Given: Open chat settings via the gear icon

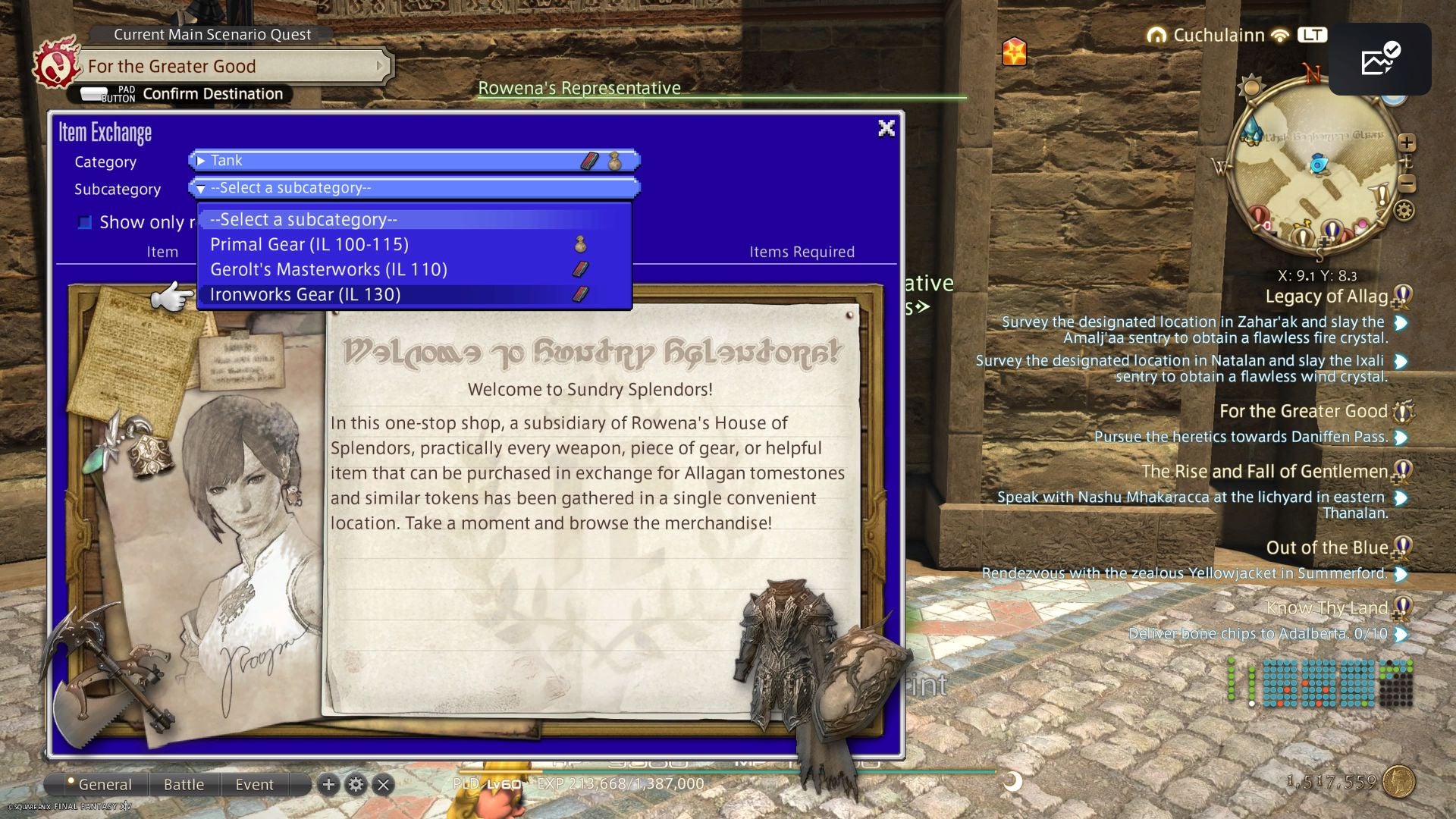Looking at the screenshot, I should pos(356,783).
